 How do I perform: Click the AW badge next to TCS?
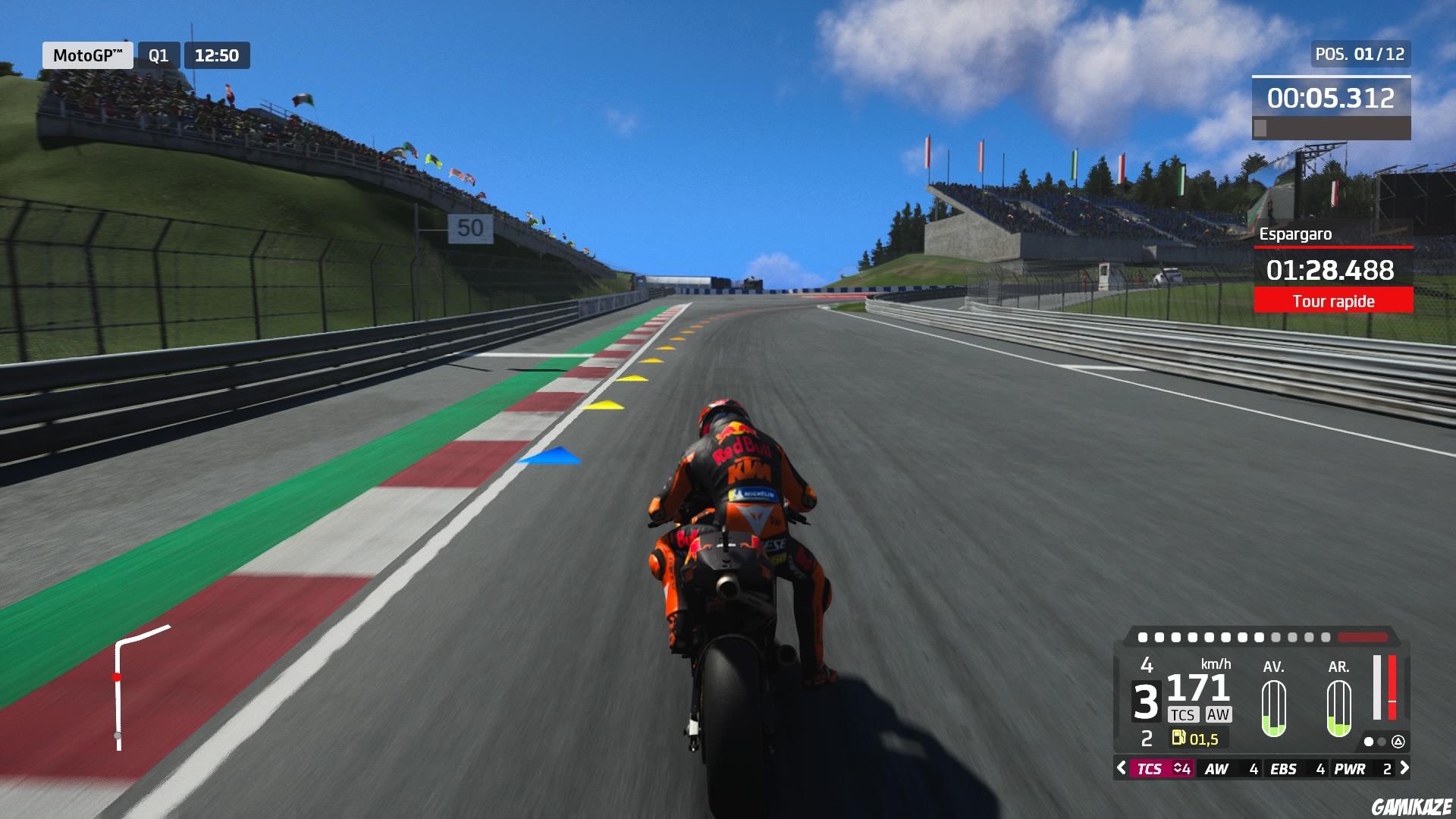click(1219, 714)
